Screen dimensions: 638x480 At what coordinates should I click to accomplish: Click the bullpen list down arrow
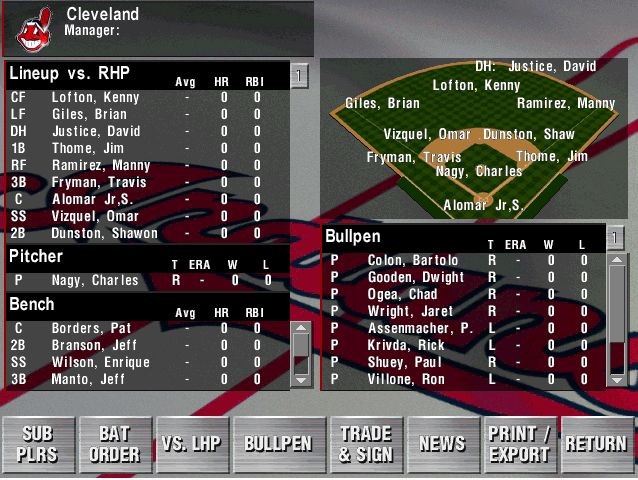click(x=618, y=379)
